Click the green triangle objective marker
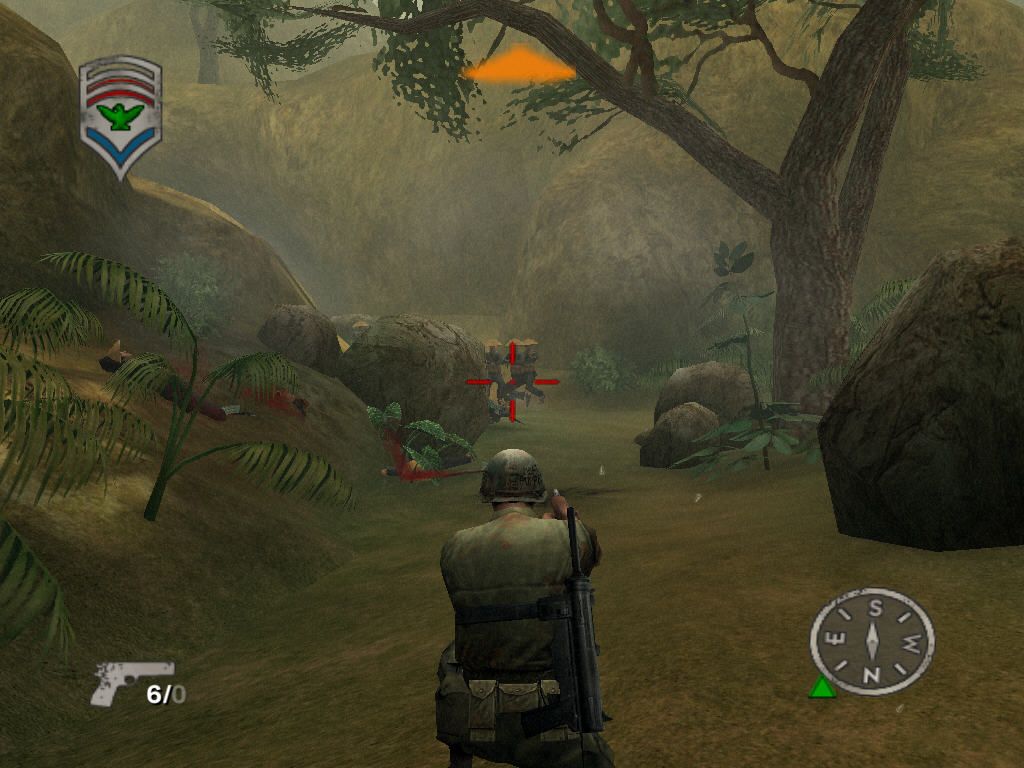 pos(822,686)
